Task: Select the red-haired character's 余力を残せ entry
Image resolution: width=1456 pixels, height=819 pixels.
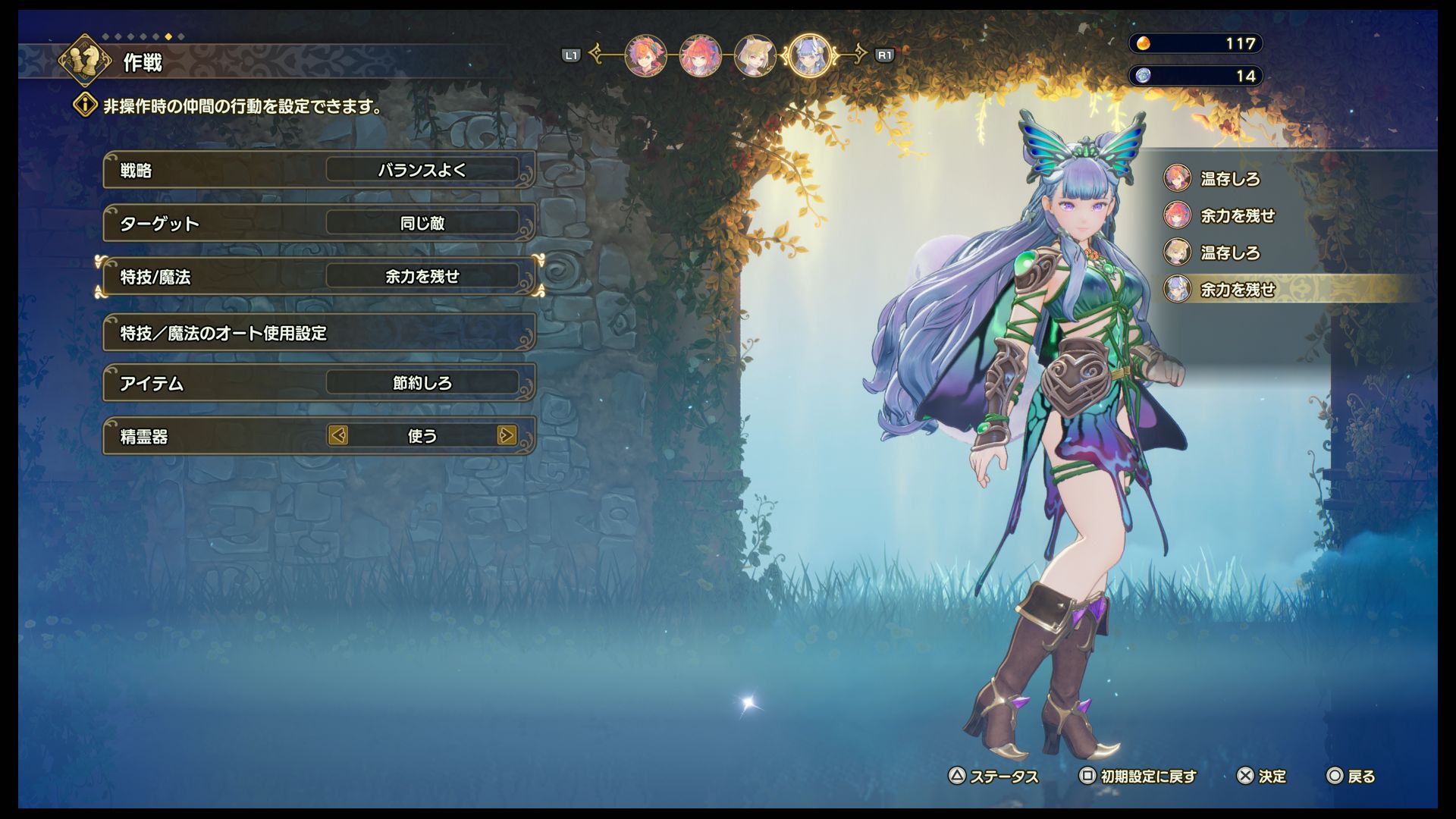Action: (x=1237, y=216)
